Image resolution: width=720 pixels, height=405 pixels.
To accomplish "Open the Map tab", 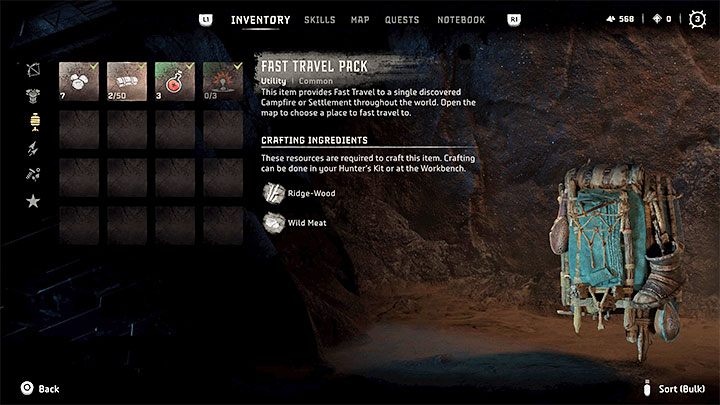I will click(360, 20).
